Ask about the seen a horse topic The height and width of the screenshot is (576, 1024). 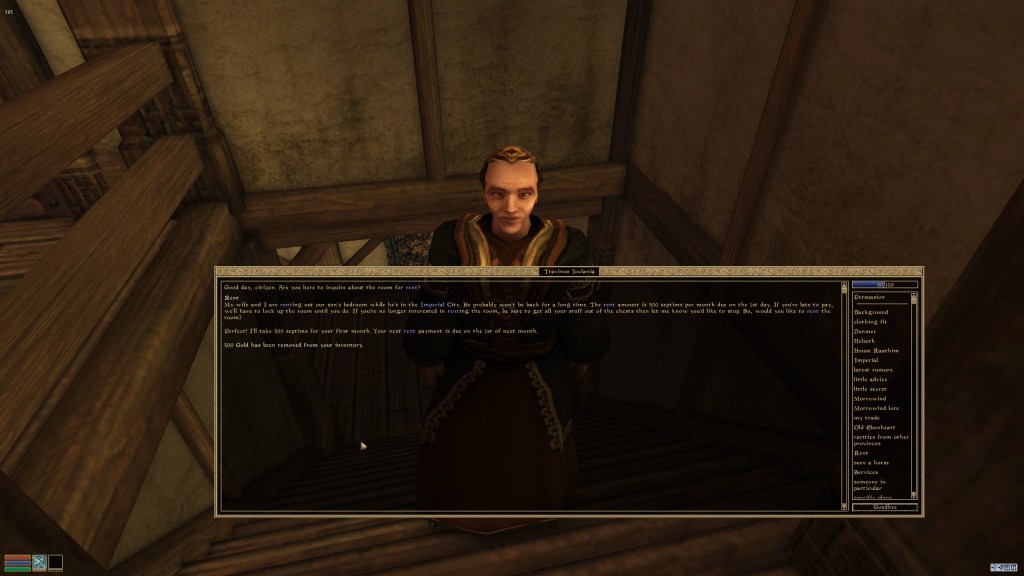point(871,463)
